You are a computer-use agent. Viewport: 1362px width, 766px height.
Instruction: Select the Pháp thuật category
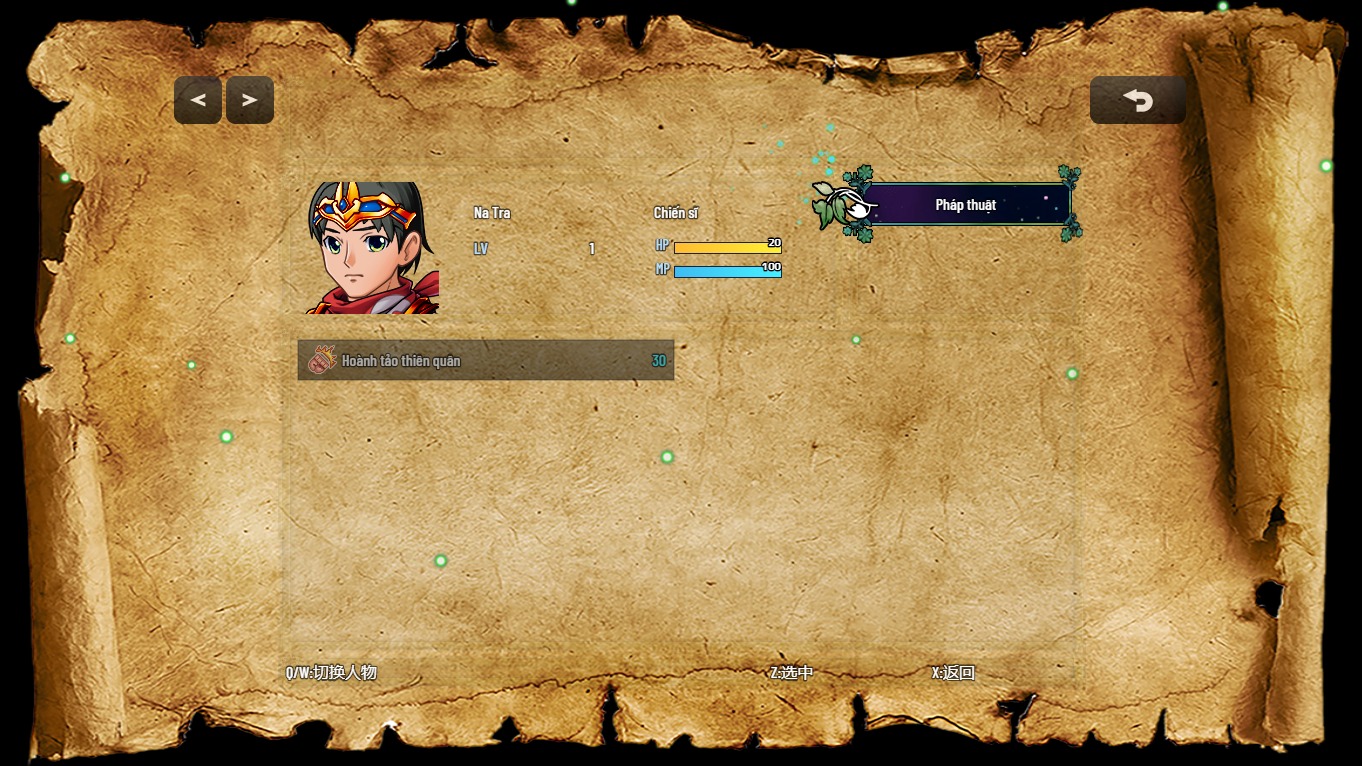tap(965, 205)
